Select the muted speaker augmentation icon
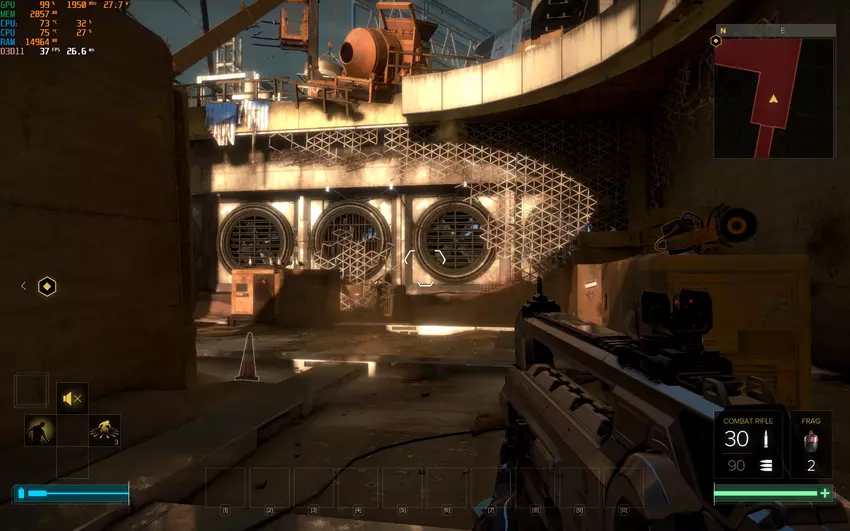 coord(72,398)
